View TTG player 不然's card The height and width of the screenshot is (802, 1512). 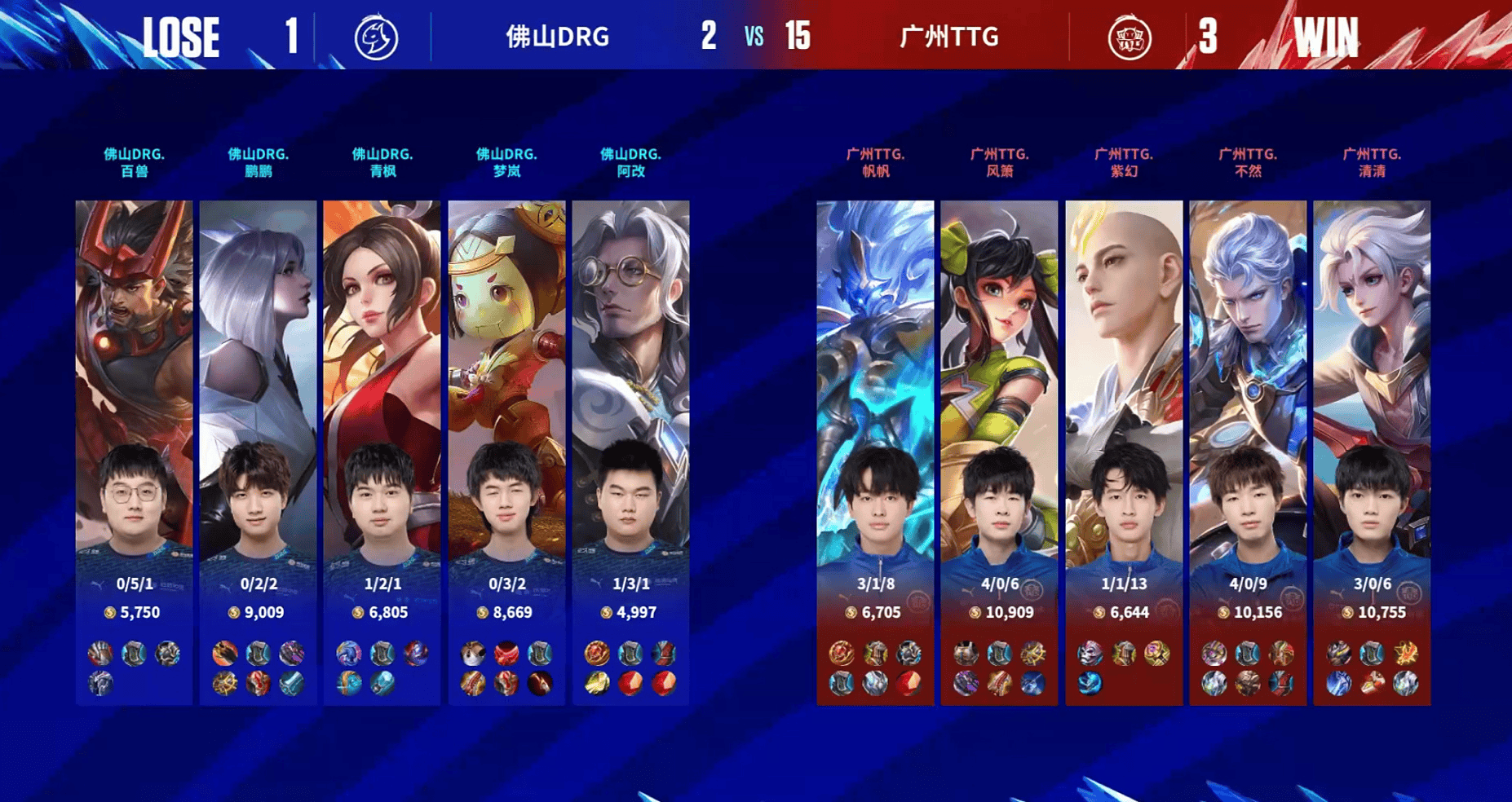[x=1248, y=452]
